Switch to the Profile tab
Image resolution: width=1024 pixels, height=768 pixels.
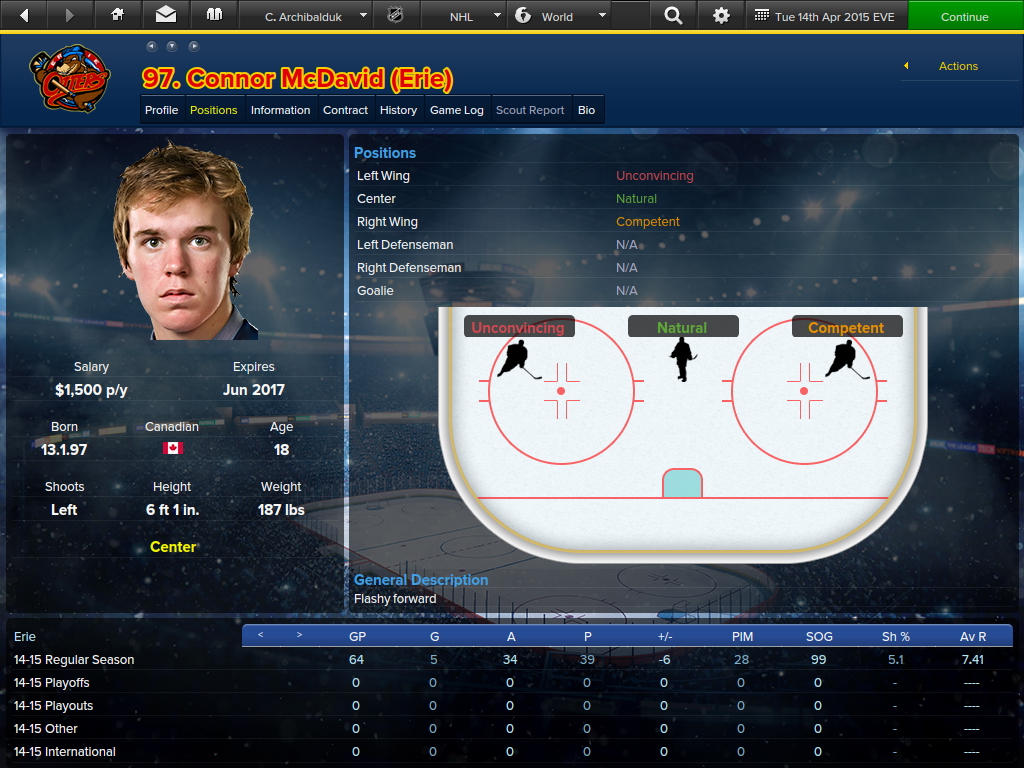[161, 110]
